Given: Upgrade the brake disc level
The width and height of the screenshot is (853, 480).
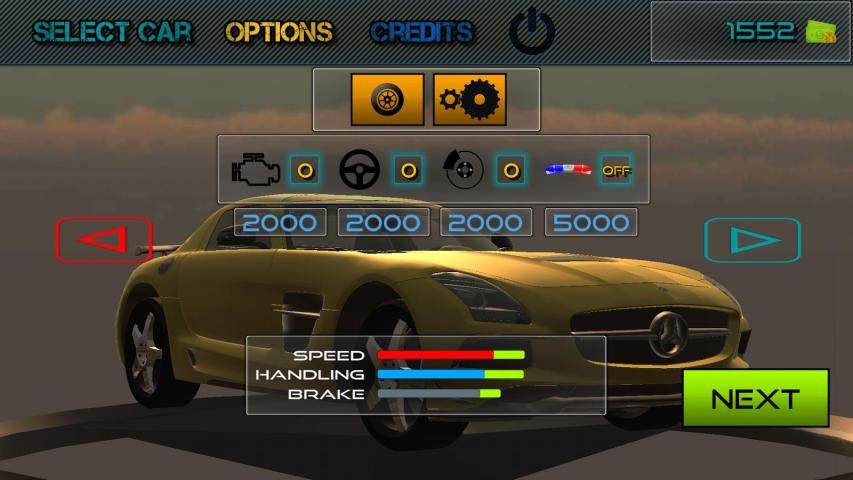Looking at the screenshot, I should coord(511,170).
